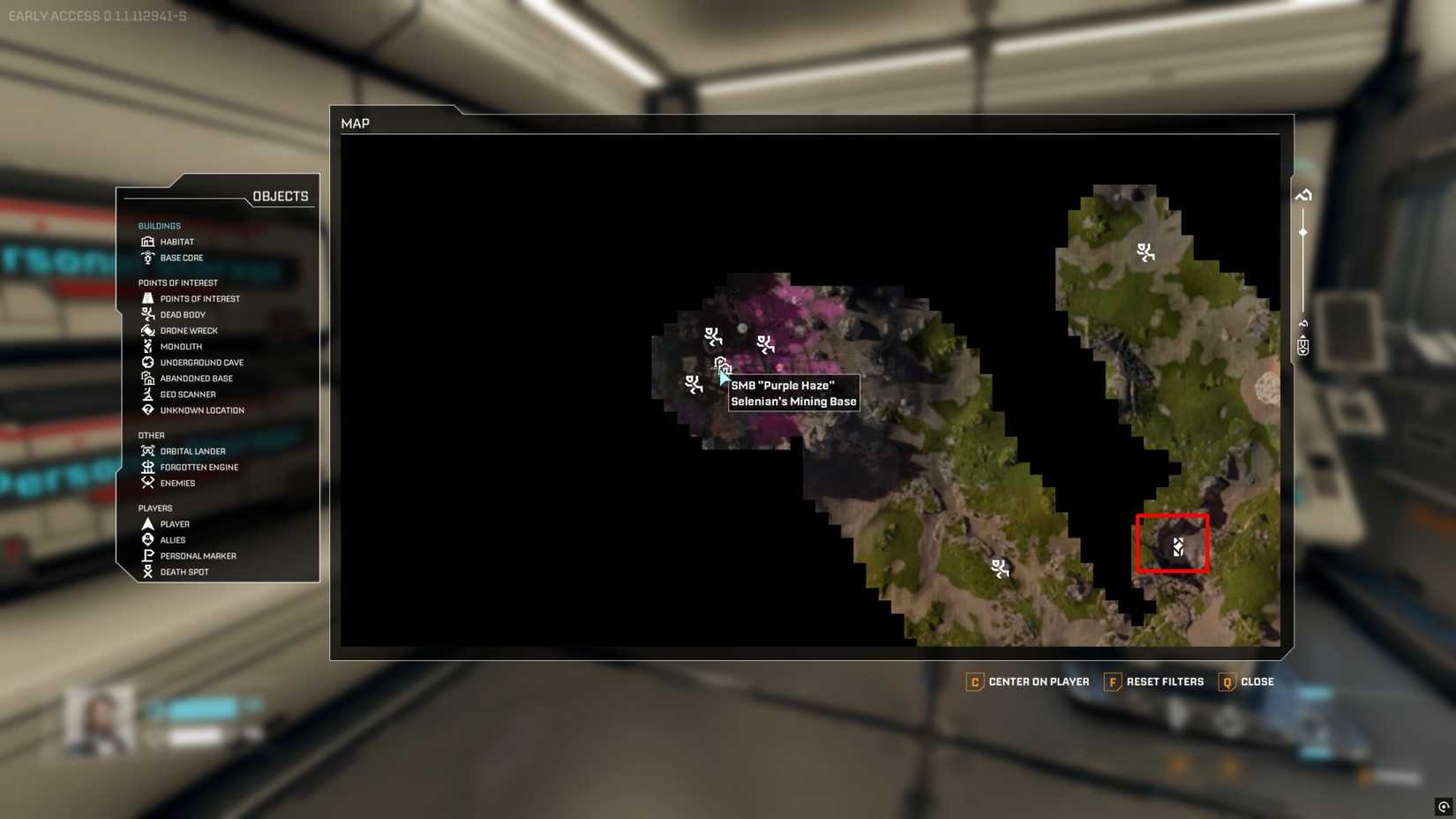The image size is (1456, 819).
Task: Switch to the Map tab
Action: (x=356, y=124)
